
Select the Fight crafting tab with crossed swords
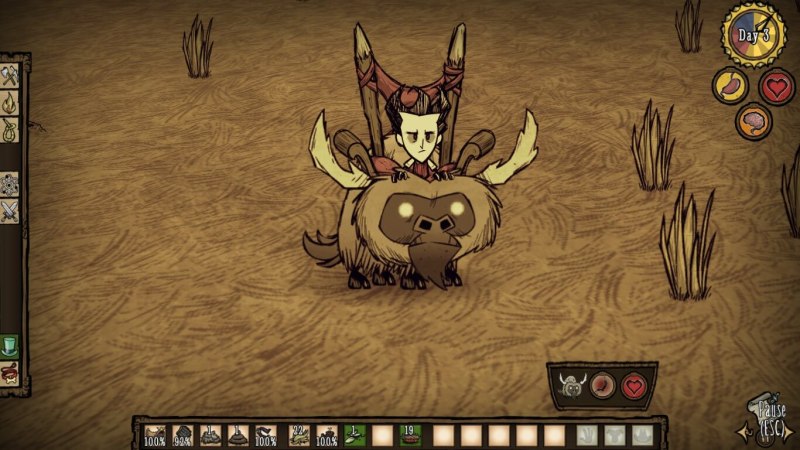(10, 211)
